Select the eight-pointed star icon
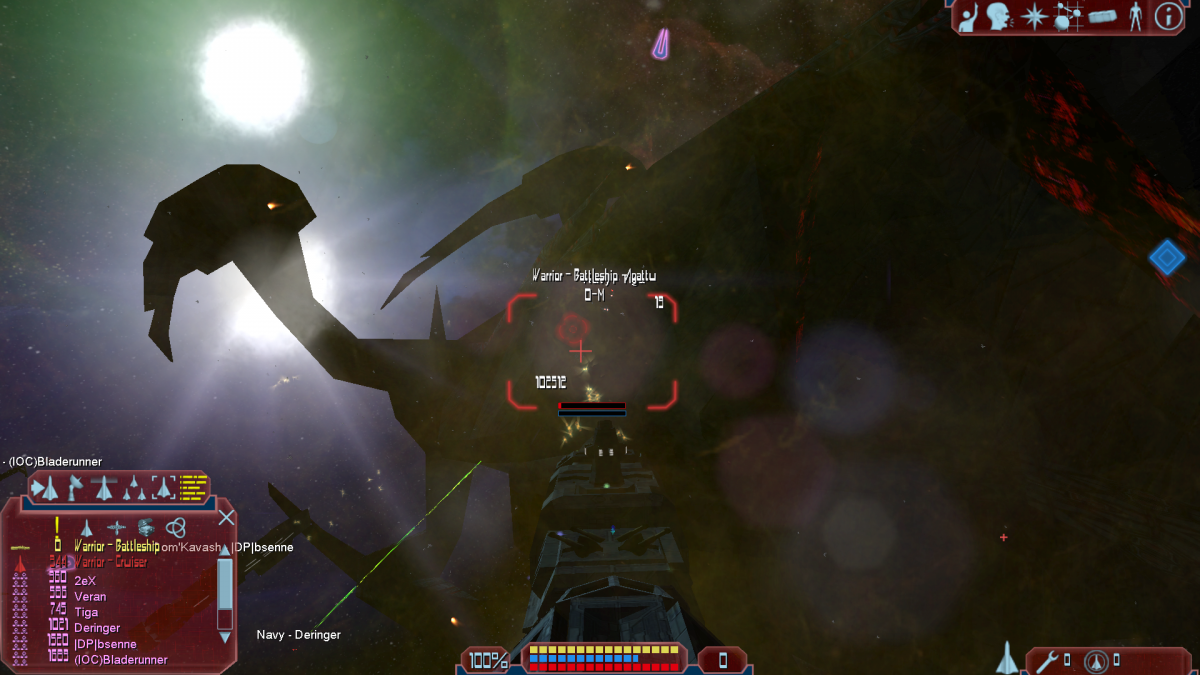1200x675 pixels. point(1033,17)
